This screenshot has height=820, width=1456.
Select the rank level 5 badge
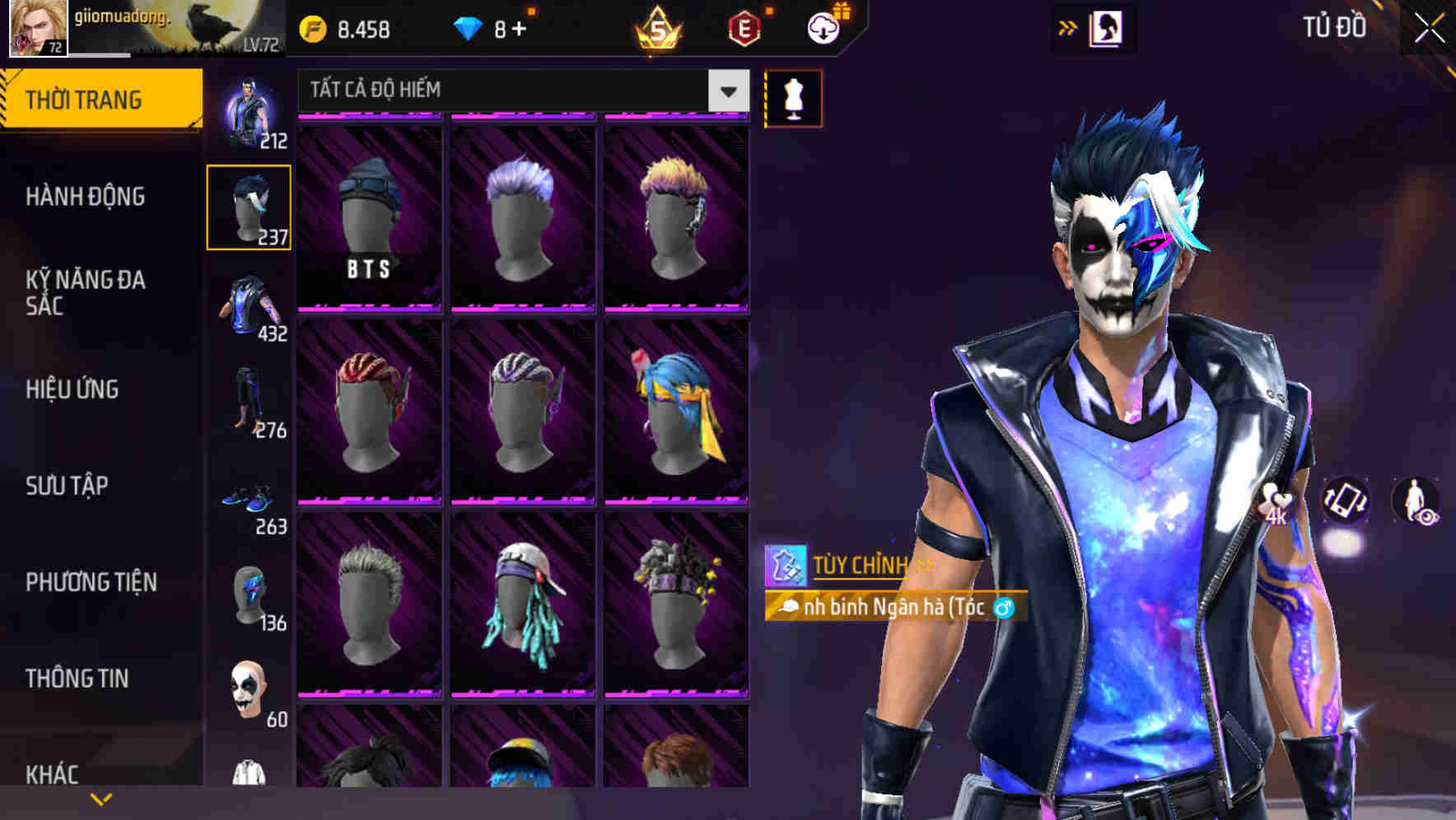[660, 27]
